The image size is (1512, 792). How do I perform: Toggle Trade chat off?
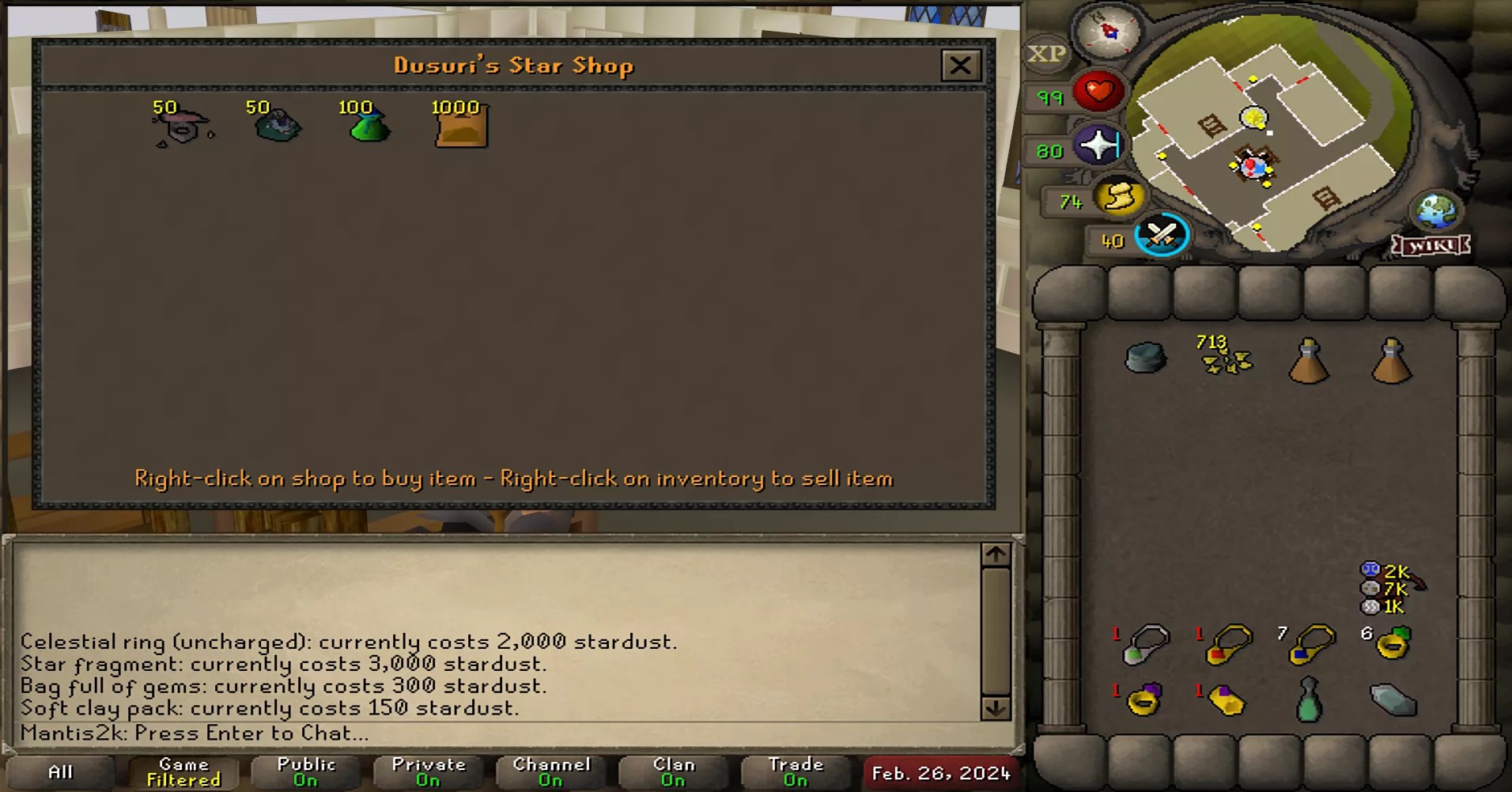tap(796, 771)
